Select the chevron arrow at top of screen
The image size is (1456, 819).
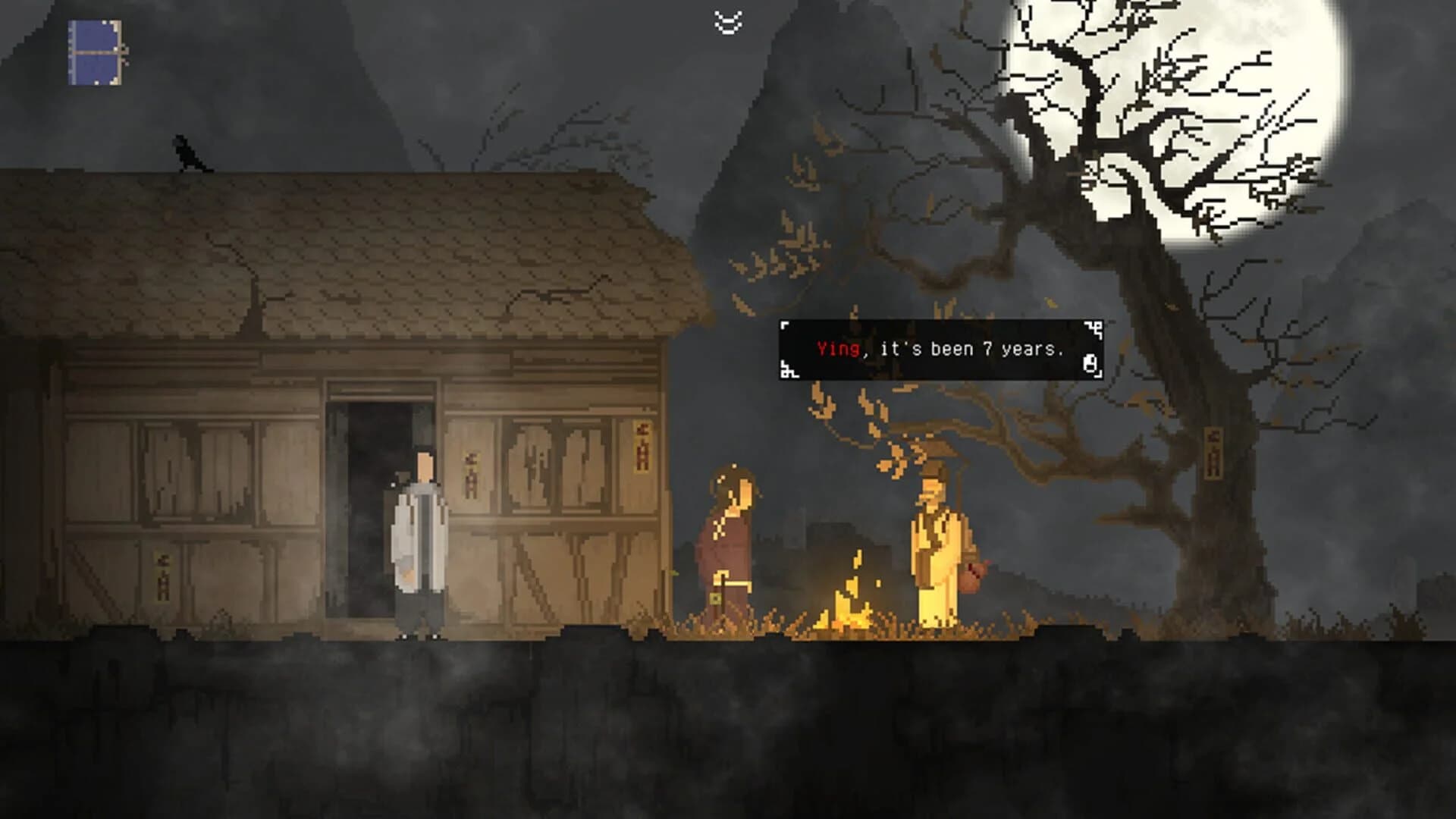point(729,19)
